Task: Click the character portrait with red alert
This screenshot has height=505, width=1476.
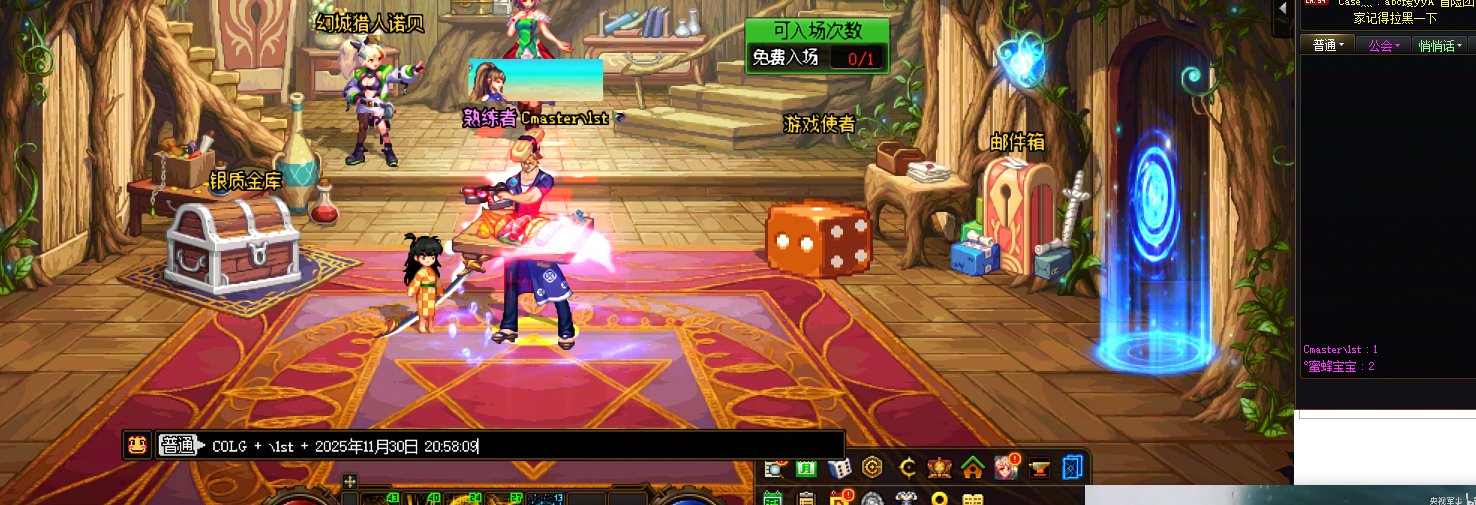Action: coord(1005,467)
